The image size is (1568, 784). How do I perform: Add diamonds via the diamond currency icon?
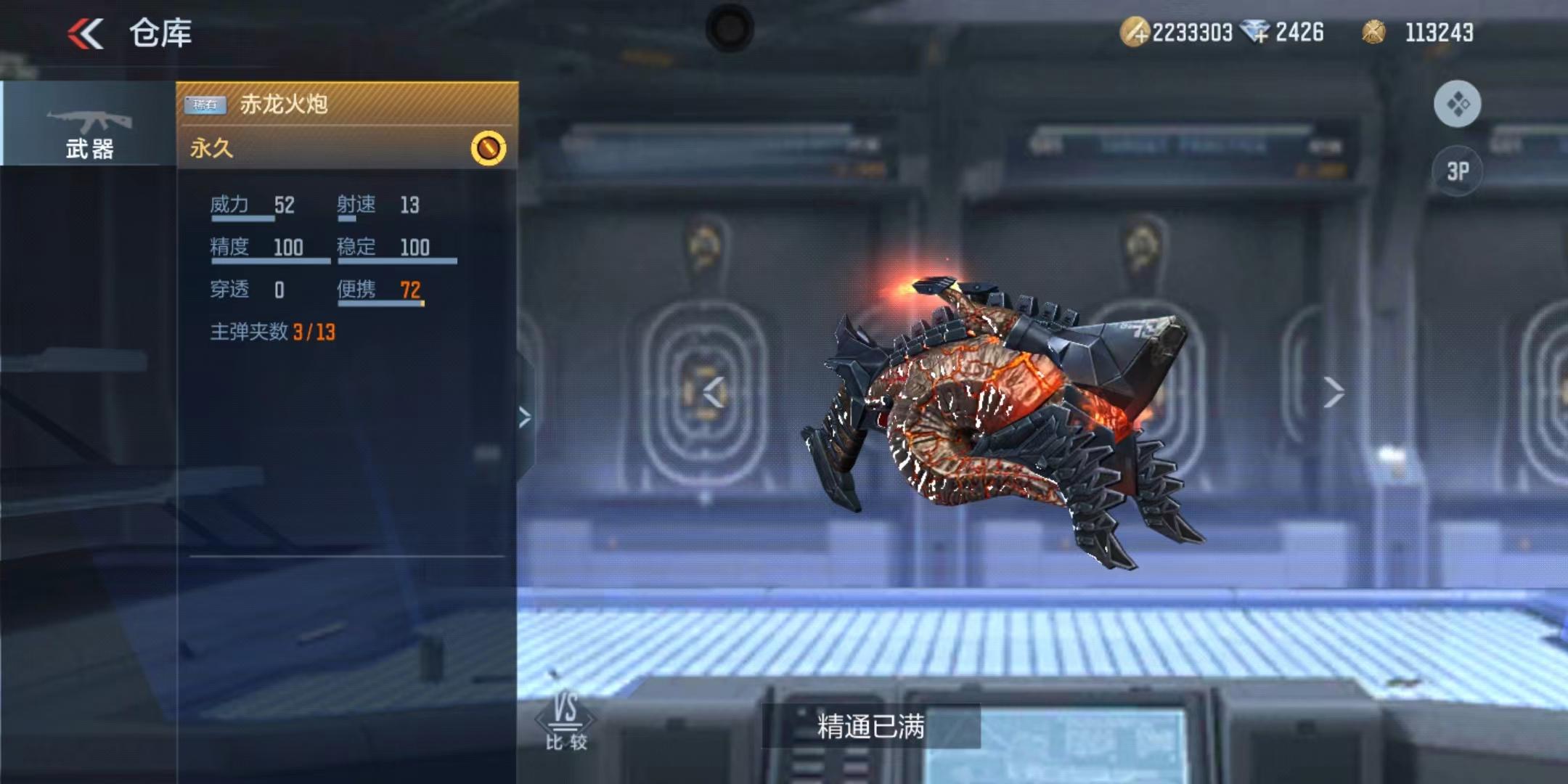1255,33
